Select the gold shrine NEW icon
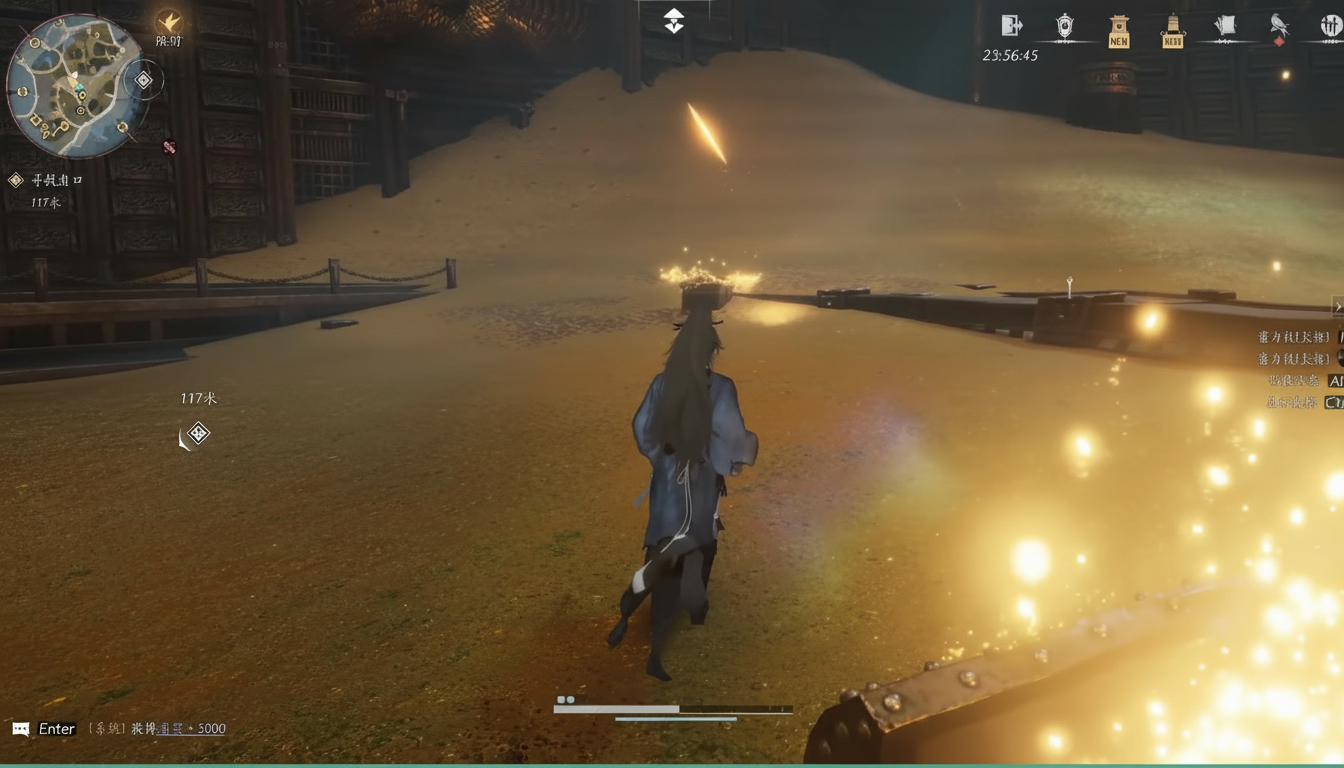Image resolution: width=1344 pixels, height=768 pixels. [1119, 32]
